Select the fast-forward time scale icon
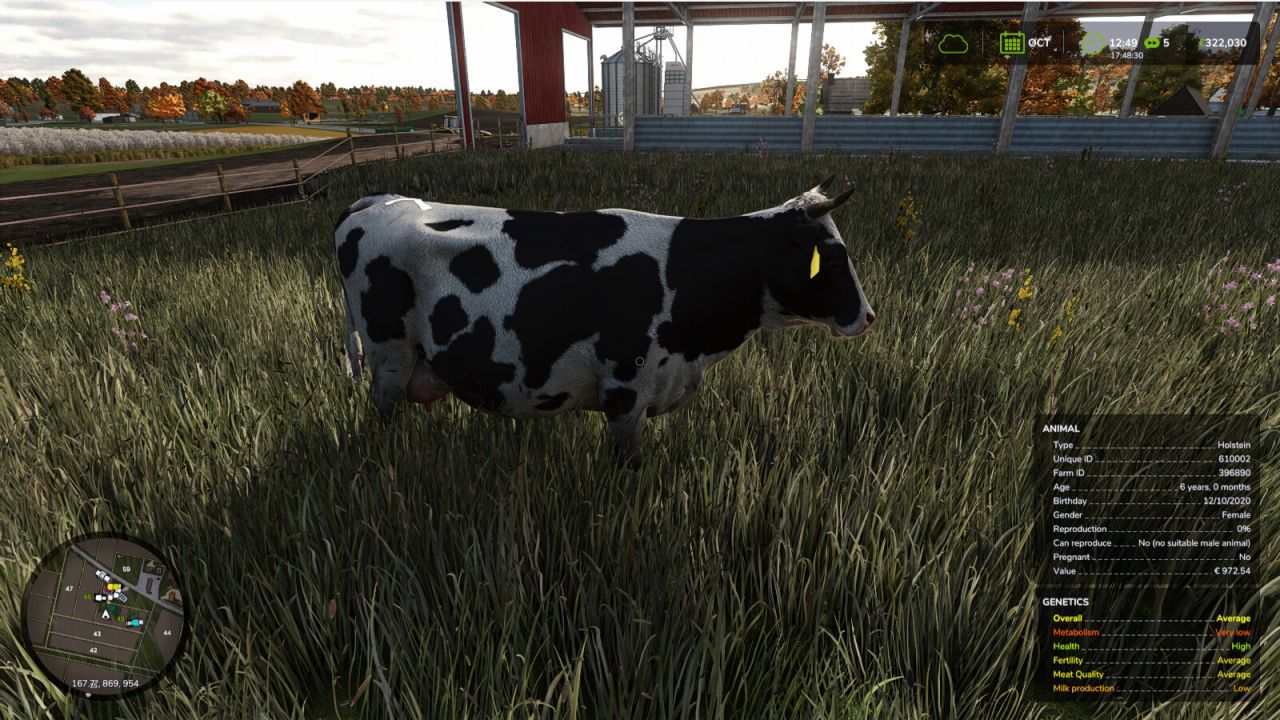 point(1151,41)
